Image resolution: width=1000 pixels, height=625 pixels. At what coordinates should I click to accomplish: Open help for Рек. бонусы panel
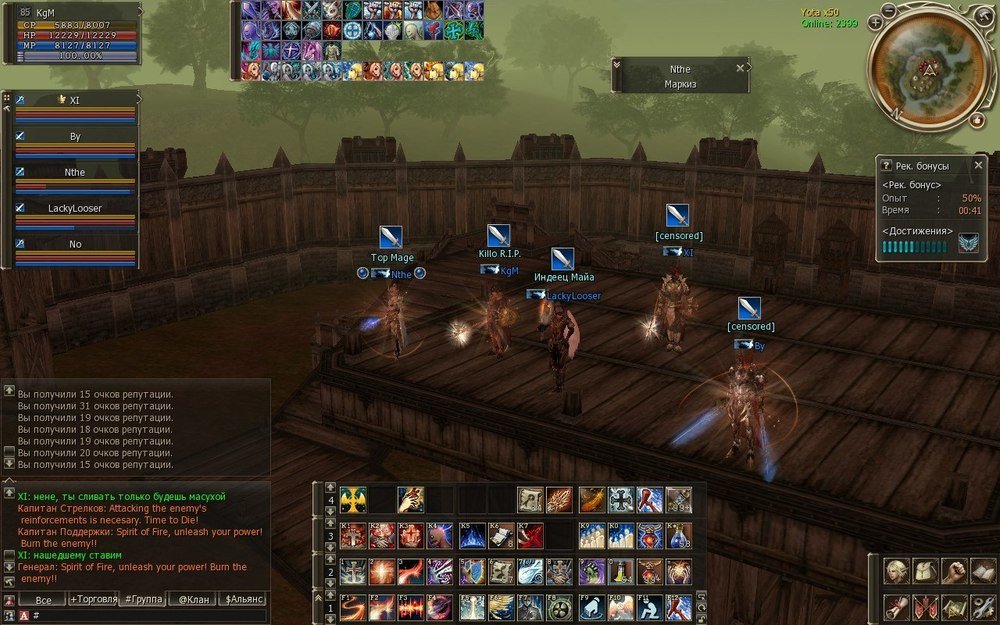pos(885,165)
